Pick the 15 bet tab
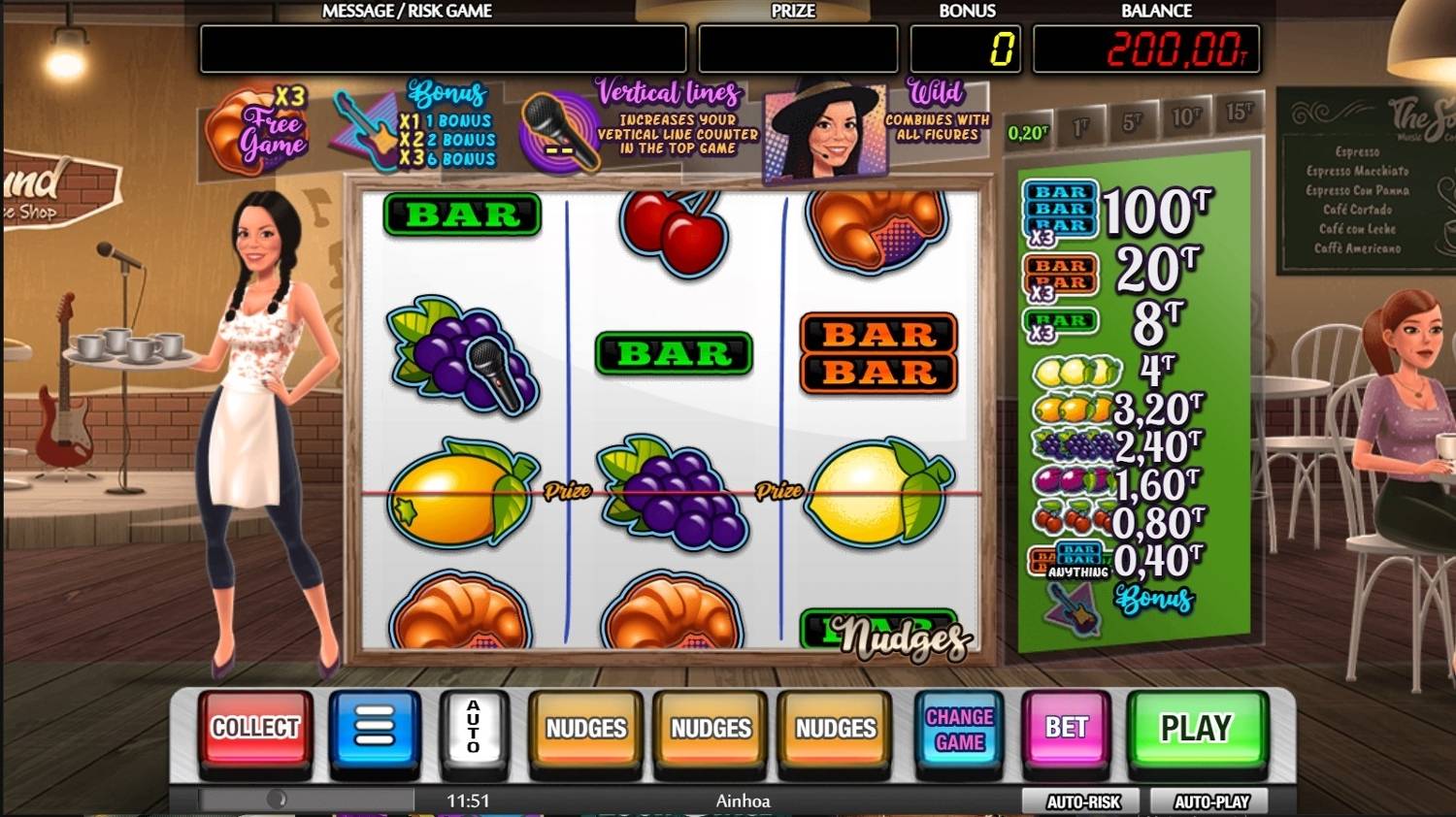Image resolution: width=1456 pixels, height=817 pixels. click(1239, 112)
